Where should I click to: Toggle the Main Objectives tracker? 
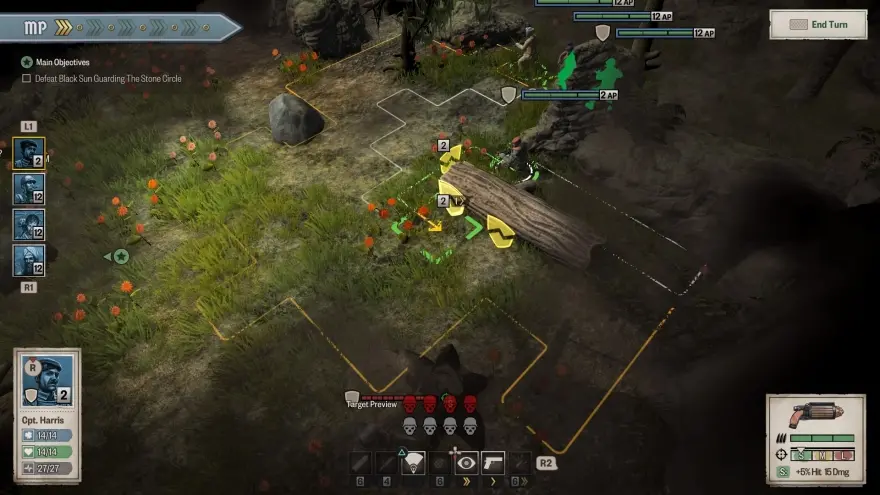[x=27, y=62]
